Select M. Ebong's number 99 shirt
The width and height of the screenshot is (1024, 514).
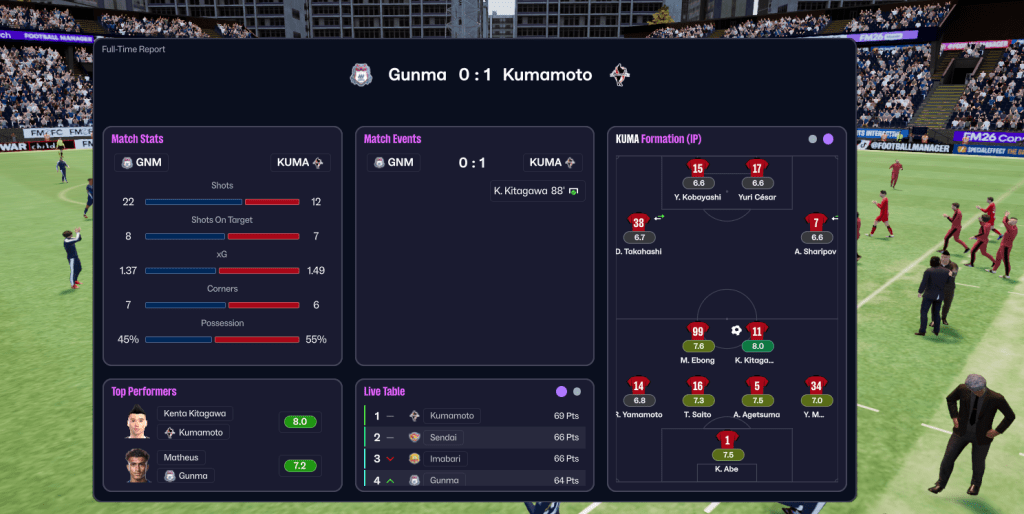click(x=698, y=331)
